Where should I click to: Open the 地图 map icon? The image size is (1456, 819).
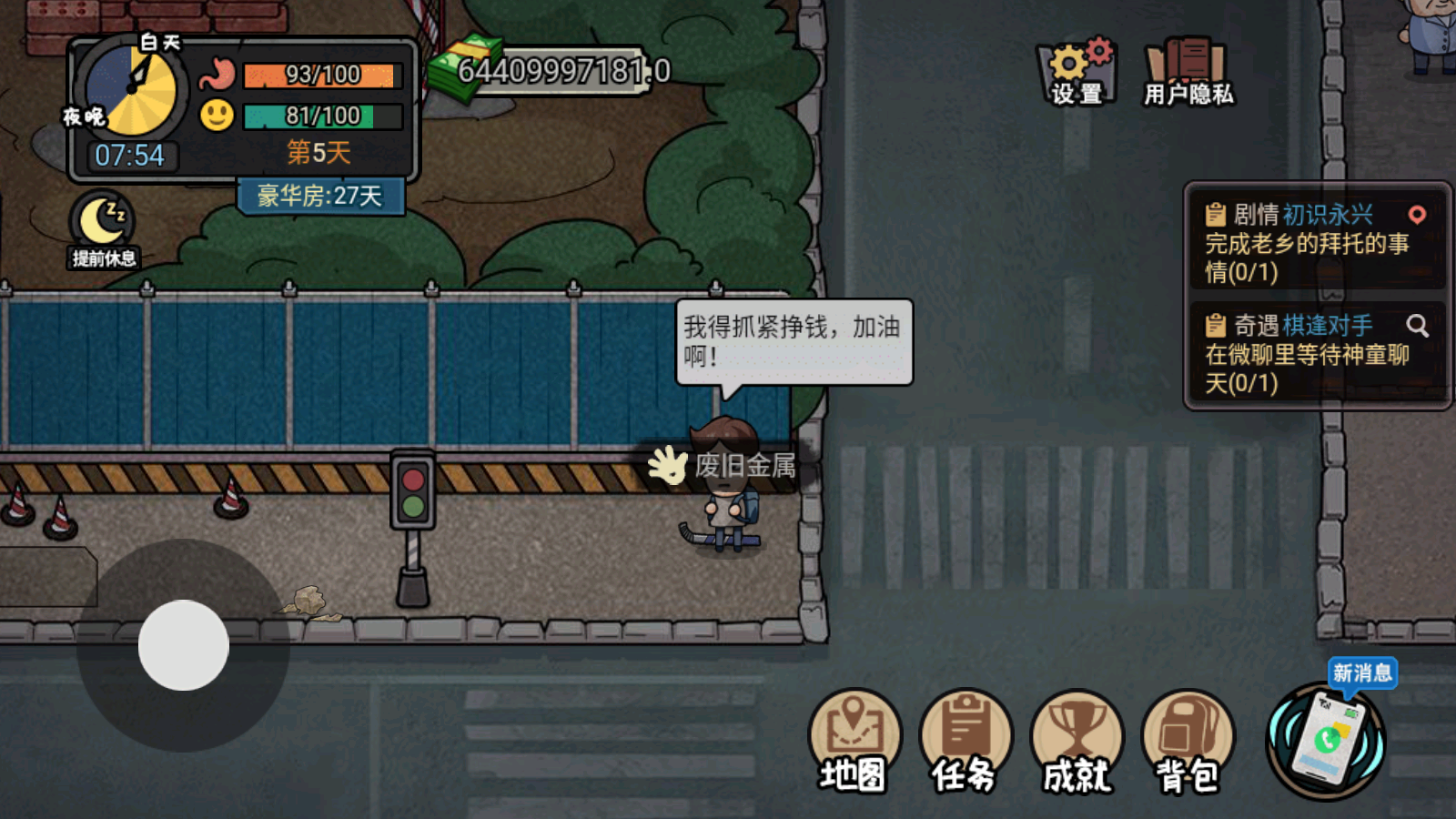point(856,728)
